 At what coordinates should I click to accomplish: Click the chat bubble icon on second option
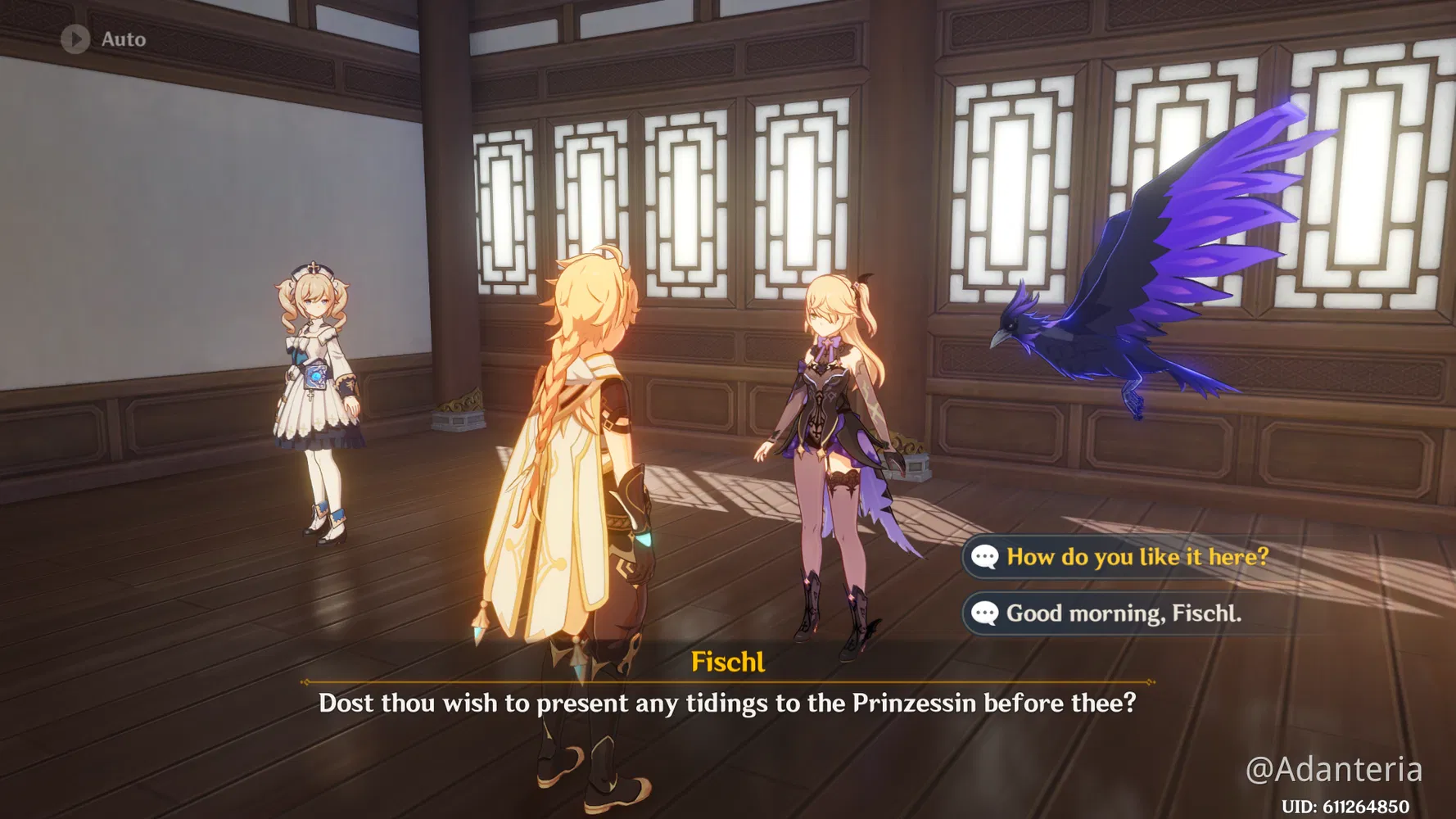tap(983, 613)
